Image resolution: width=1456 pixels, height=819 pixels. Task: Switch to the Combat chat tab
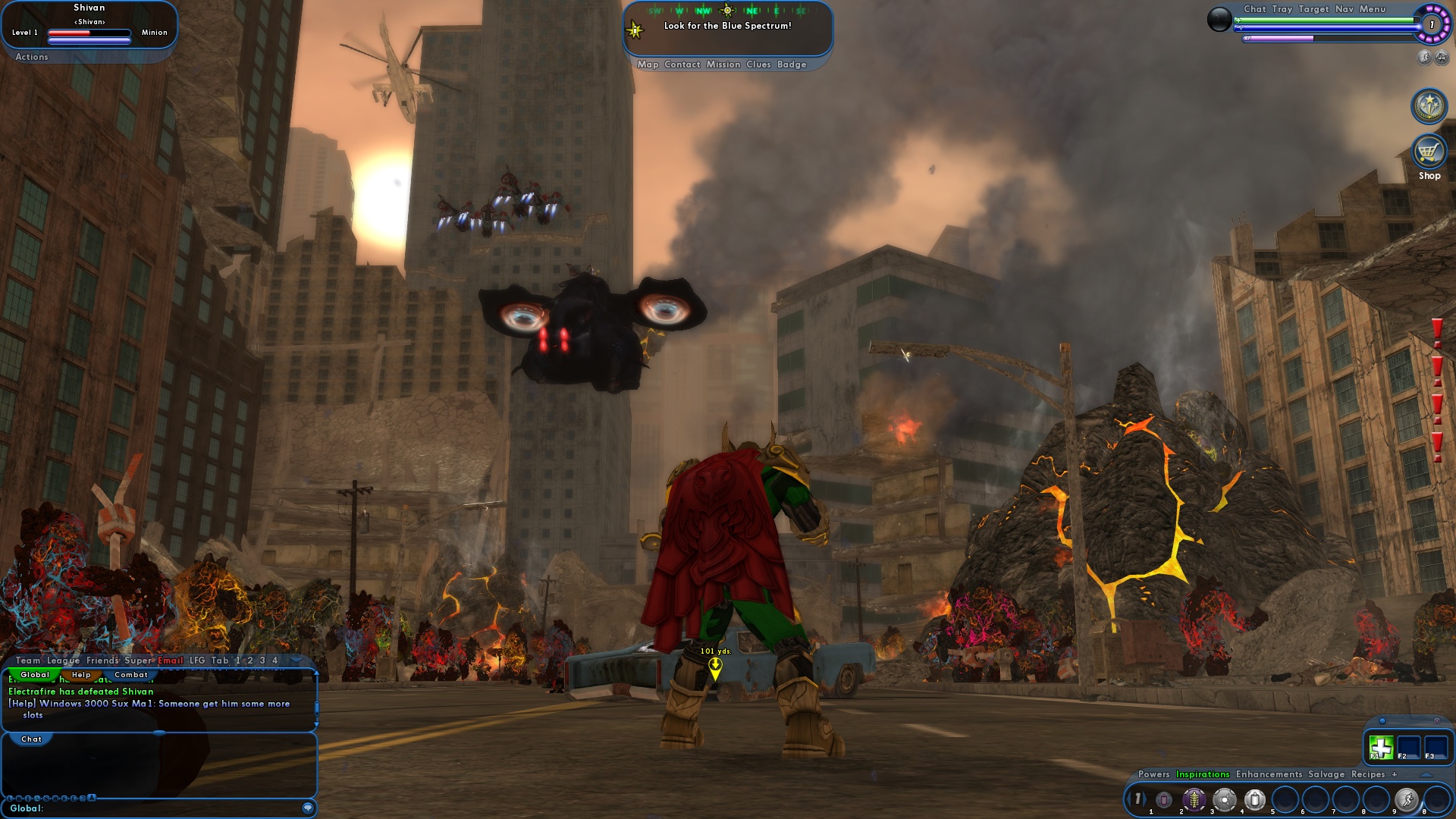(x=130, y=673)
